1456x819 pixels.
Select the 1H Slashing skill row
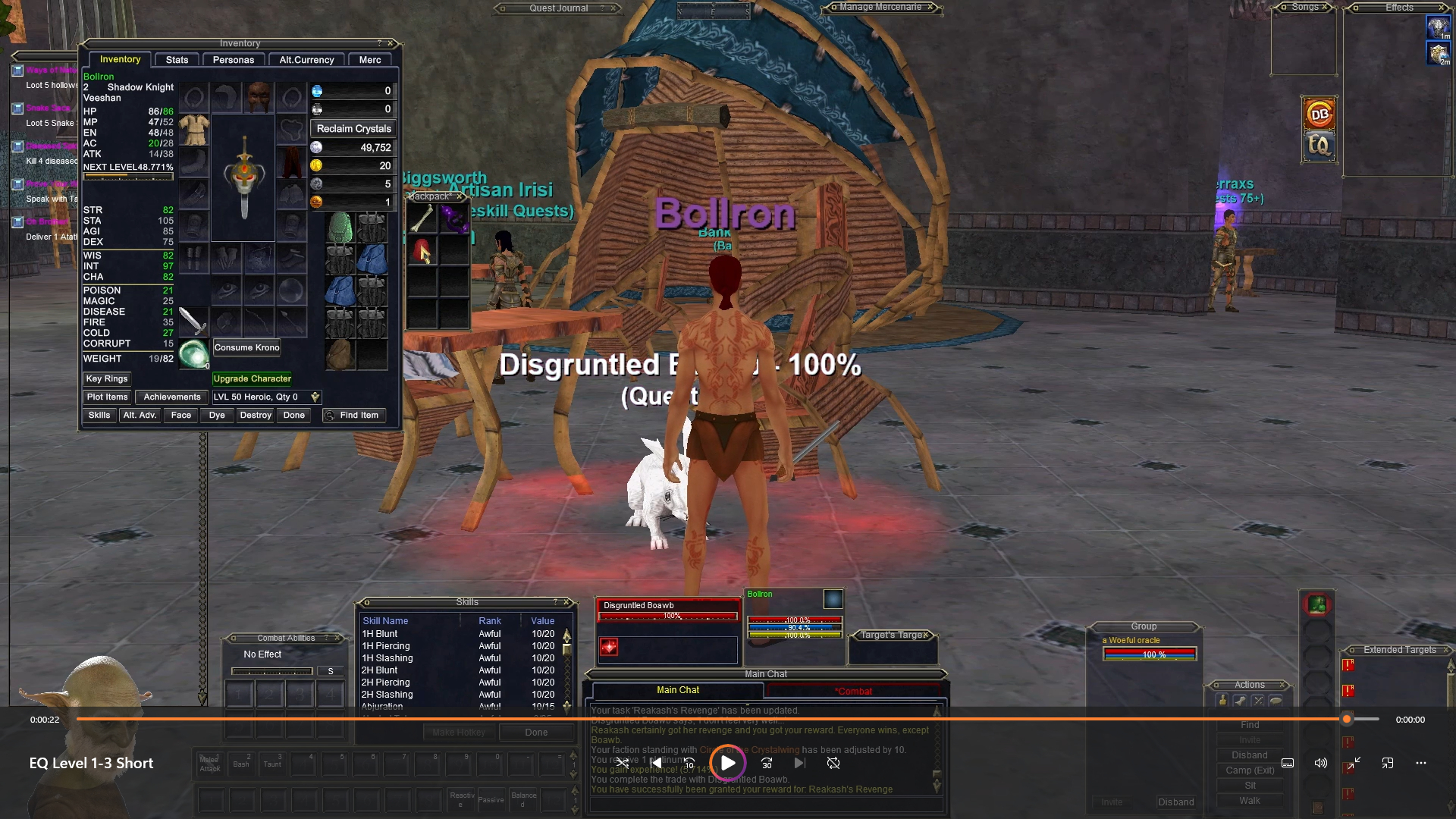(x=387, y=658)
